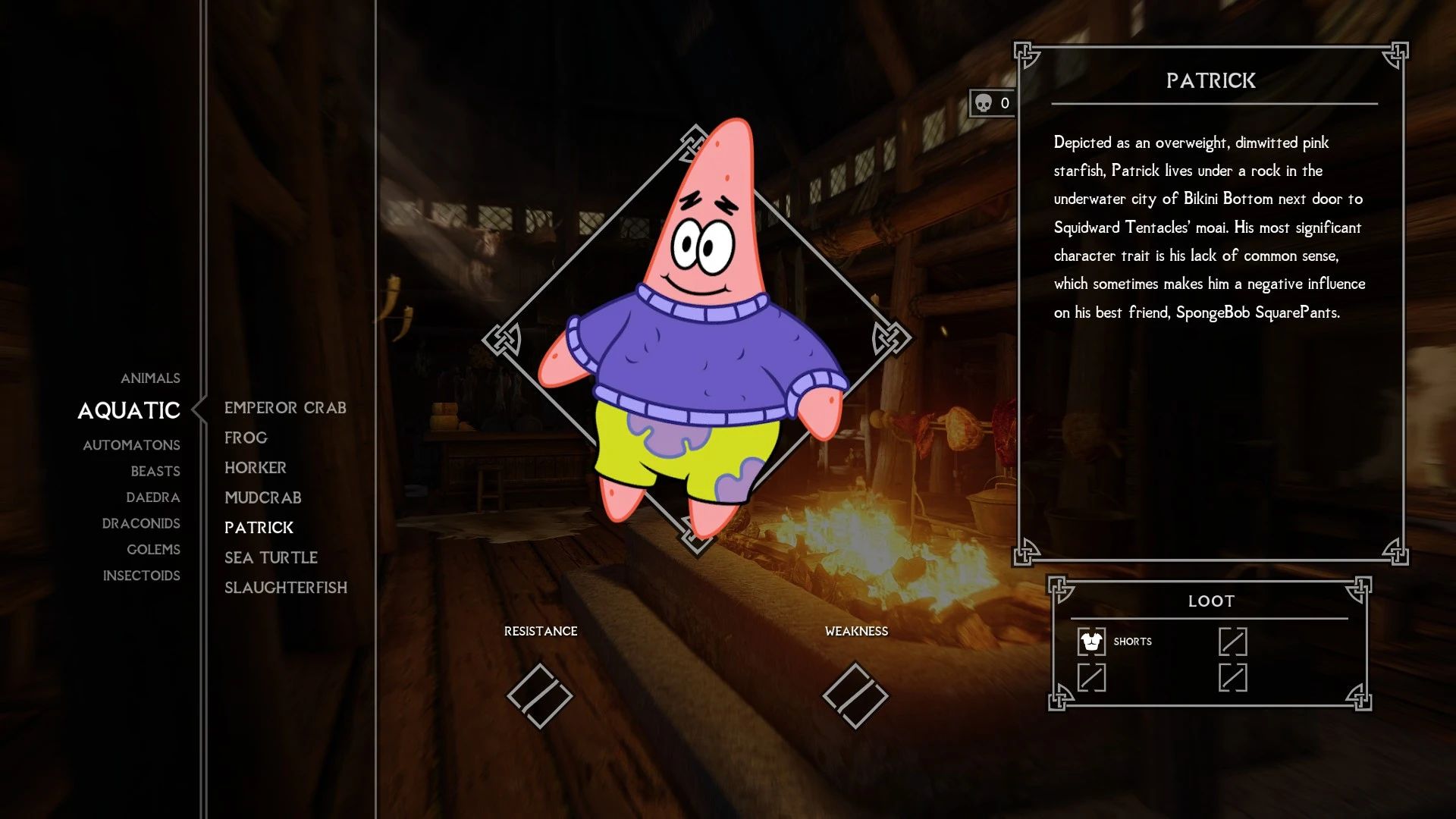Open the Horker entry
Screen dimensions: 1456x819
click(x=255, y=468)
